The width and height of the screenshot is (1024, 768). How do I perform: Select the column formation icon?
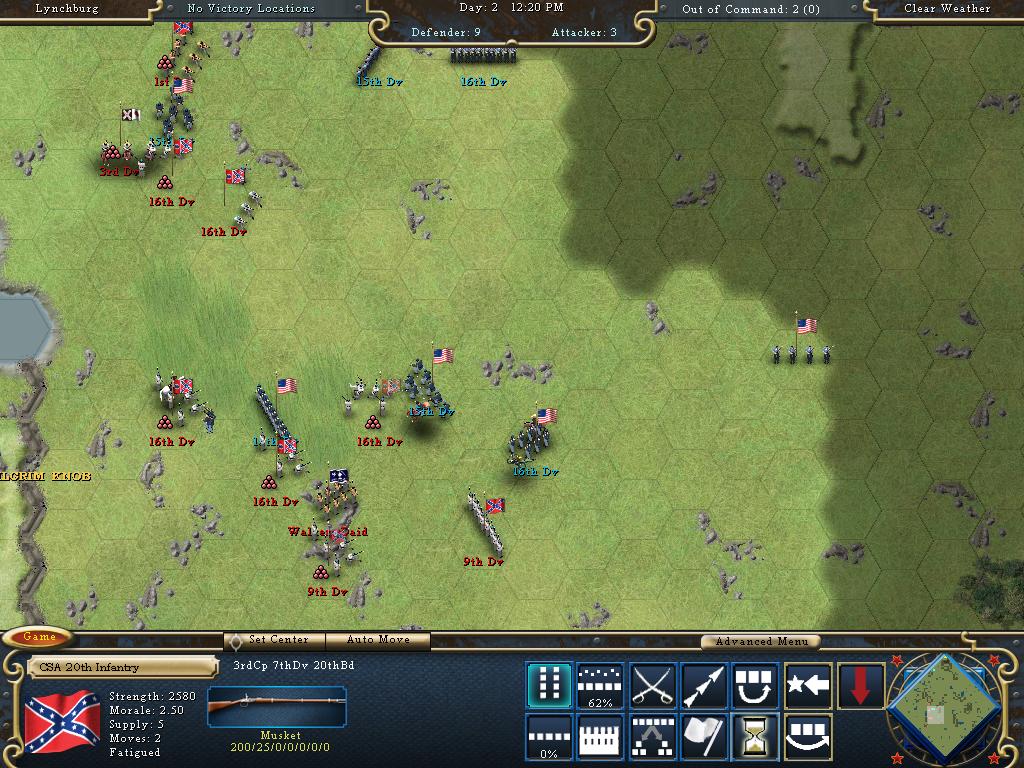tap(549, 686)
